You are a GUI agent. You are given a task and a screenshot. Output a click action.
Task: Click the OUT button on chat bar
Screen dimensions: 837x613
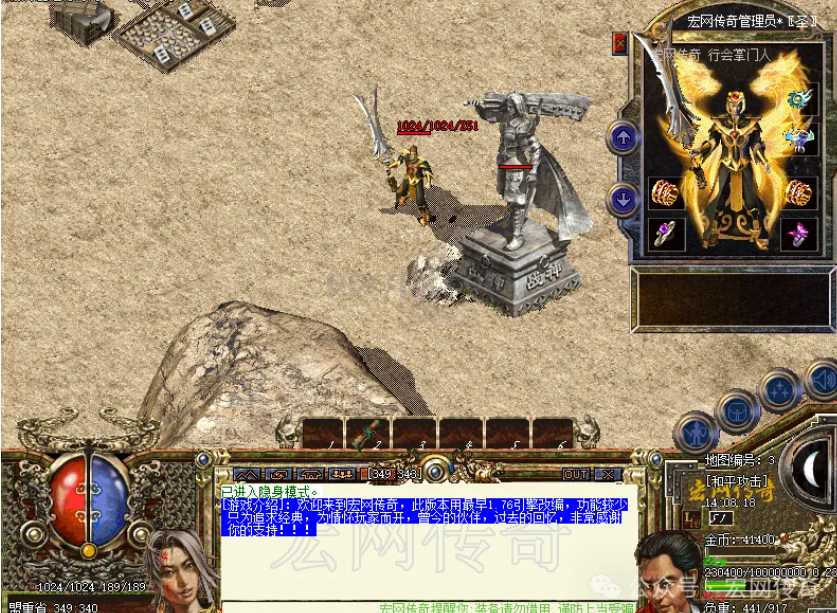(576, 474)
